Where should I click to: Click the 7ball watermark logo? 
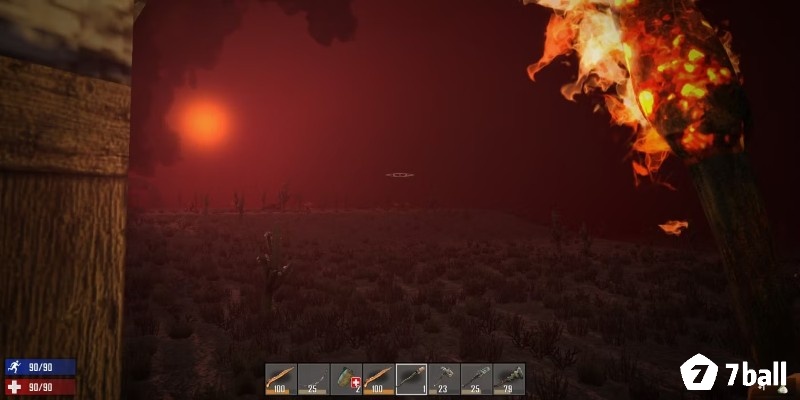733,373
